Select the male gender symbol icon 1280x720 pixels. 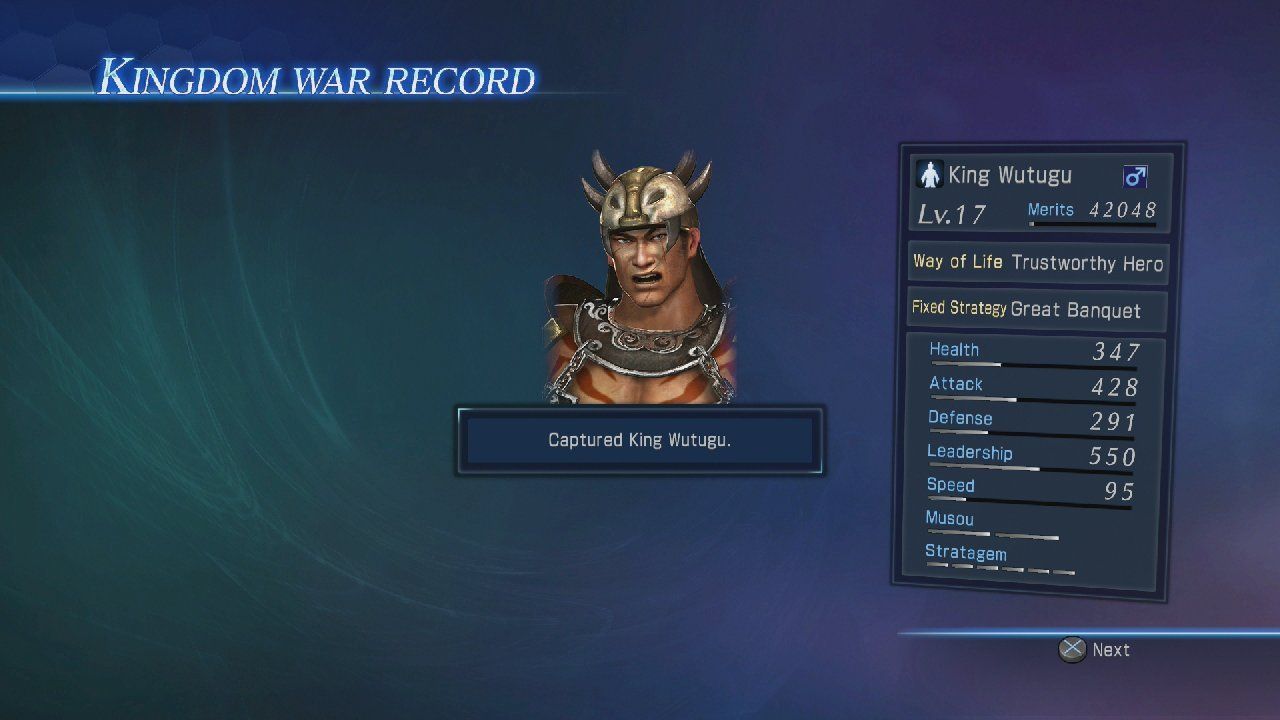click(1136, 175)
